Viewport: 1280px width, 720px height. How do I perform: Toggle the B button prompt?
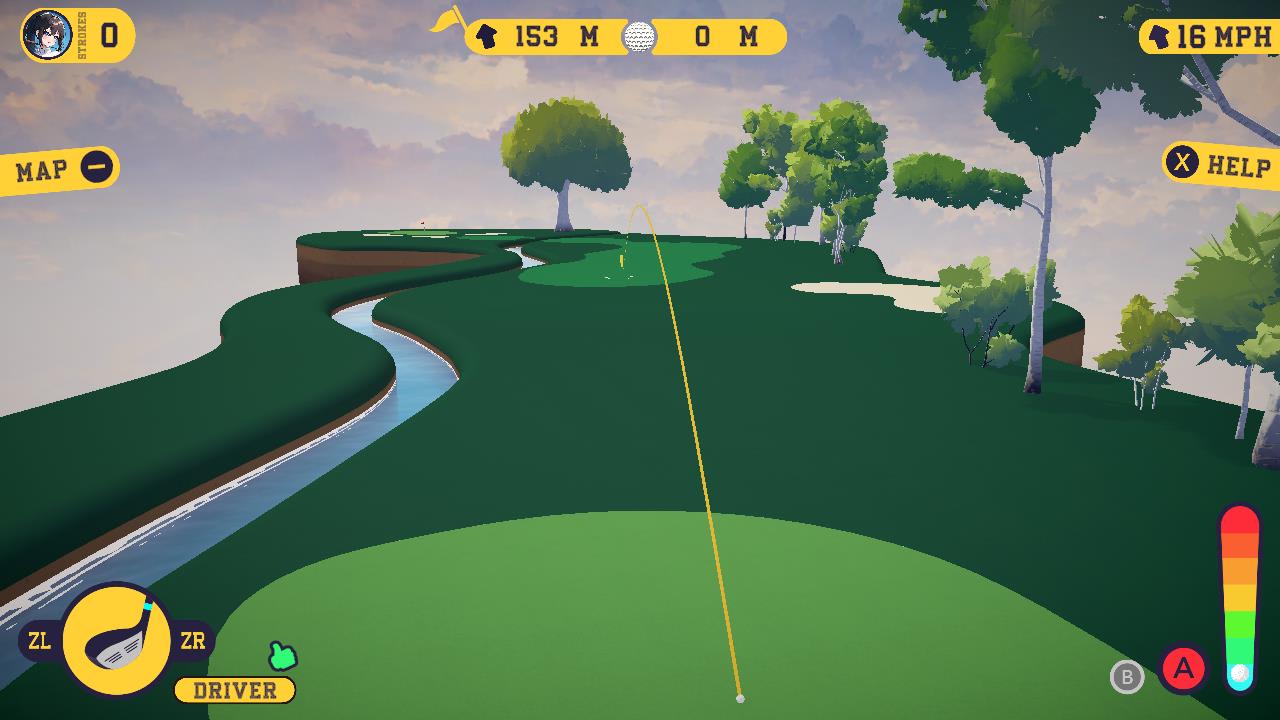[1128, 677]
